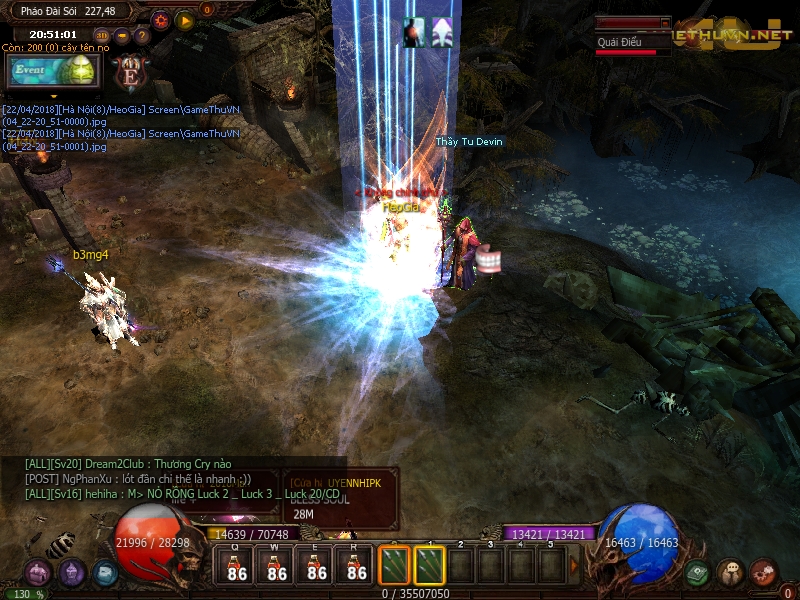This screenshot has width=800, height=600.
Task: Click the winged E emblem icon
Action: click(130, 73)
